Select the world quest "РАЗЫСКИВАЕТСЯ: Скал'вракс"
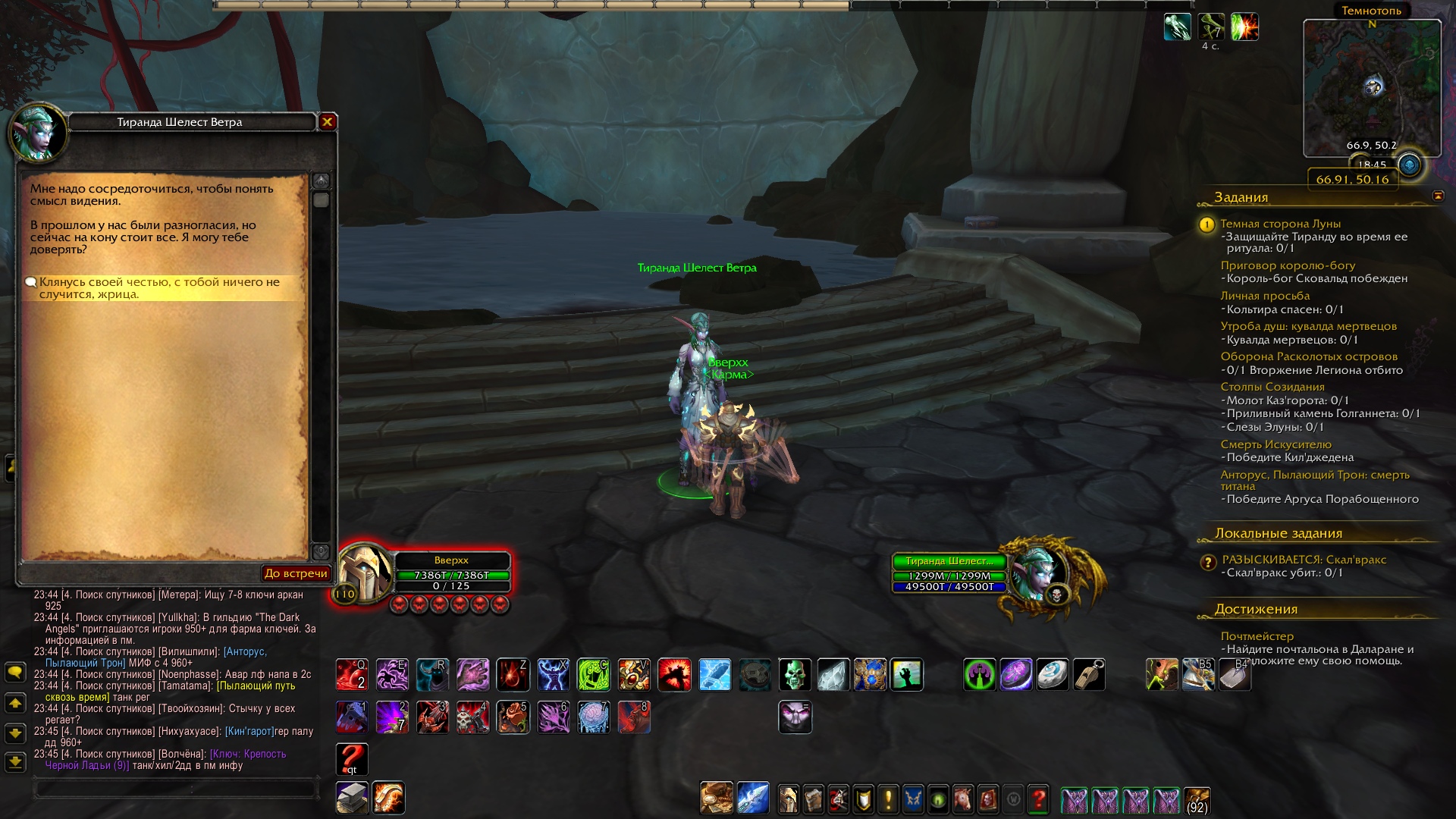The width and height of the screenshot is (1456, 819). (x=1304, y=560)
